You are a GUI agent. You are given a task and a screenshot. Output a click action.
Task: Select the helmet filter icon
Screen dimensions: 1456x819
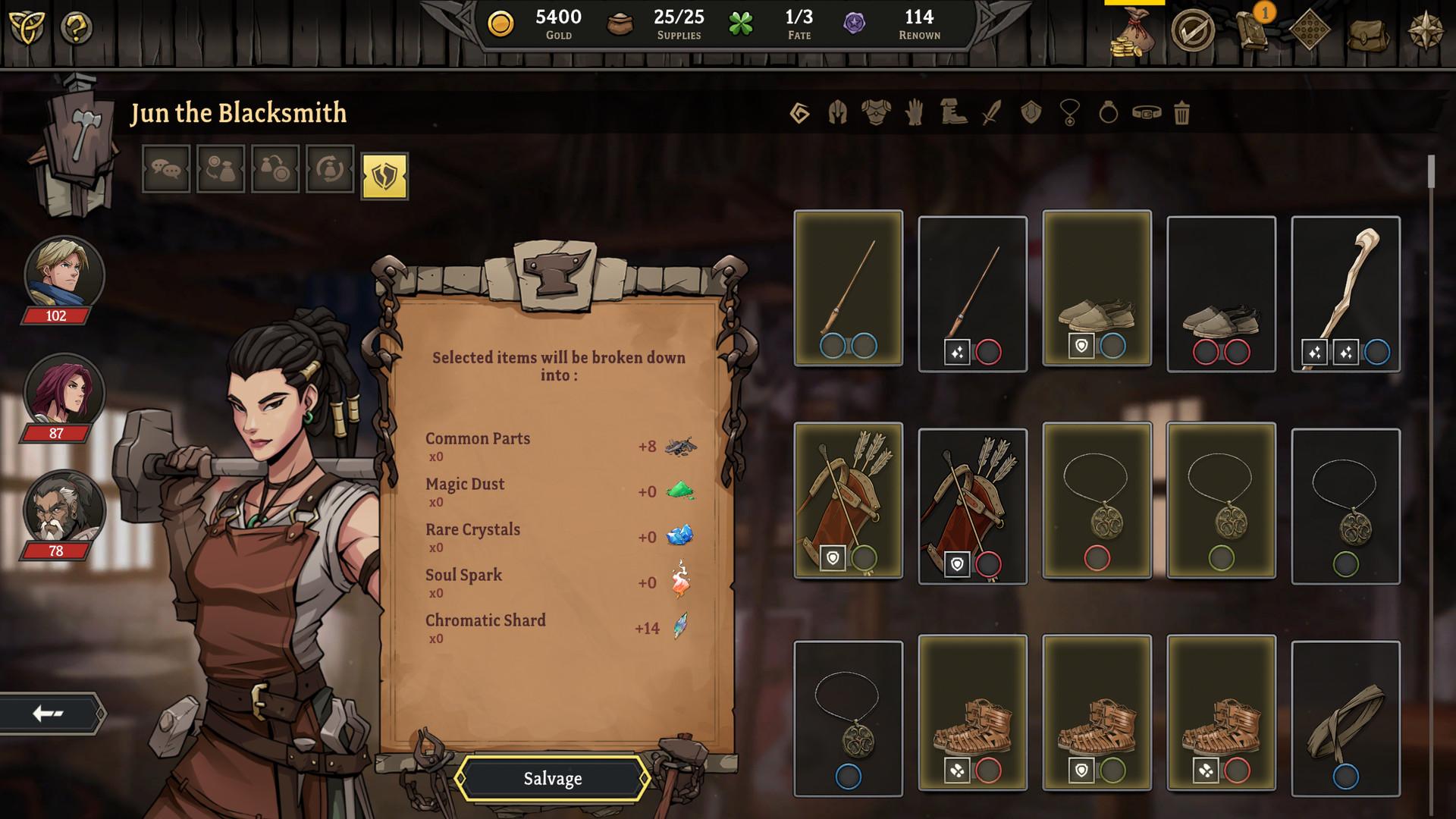click(x=837, y=113)
